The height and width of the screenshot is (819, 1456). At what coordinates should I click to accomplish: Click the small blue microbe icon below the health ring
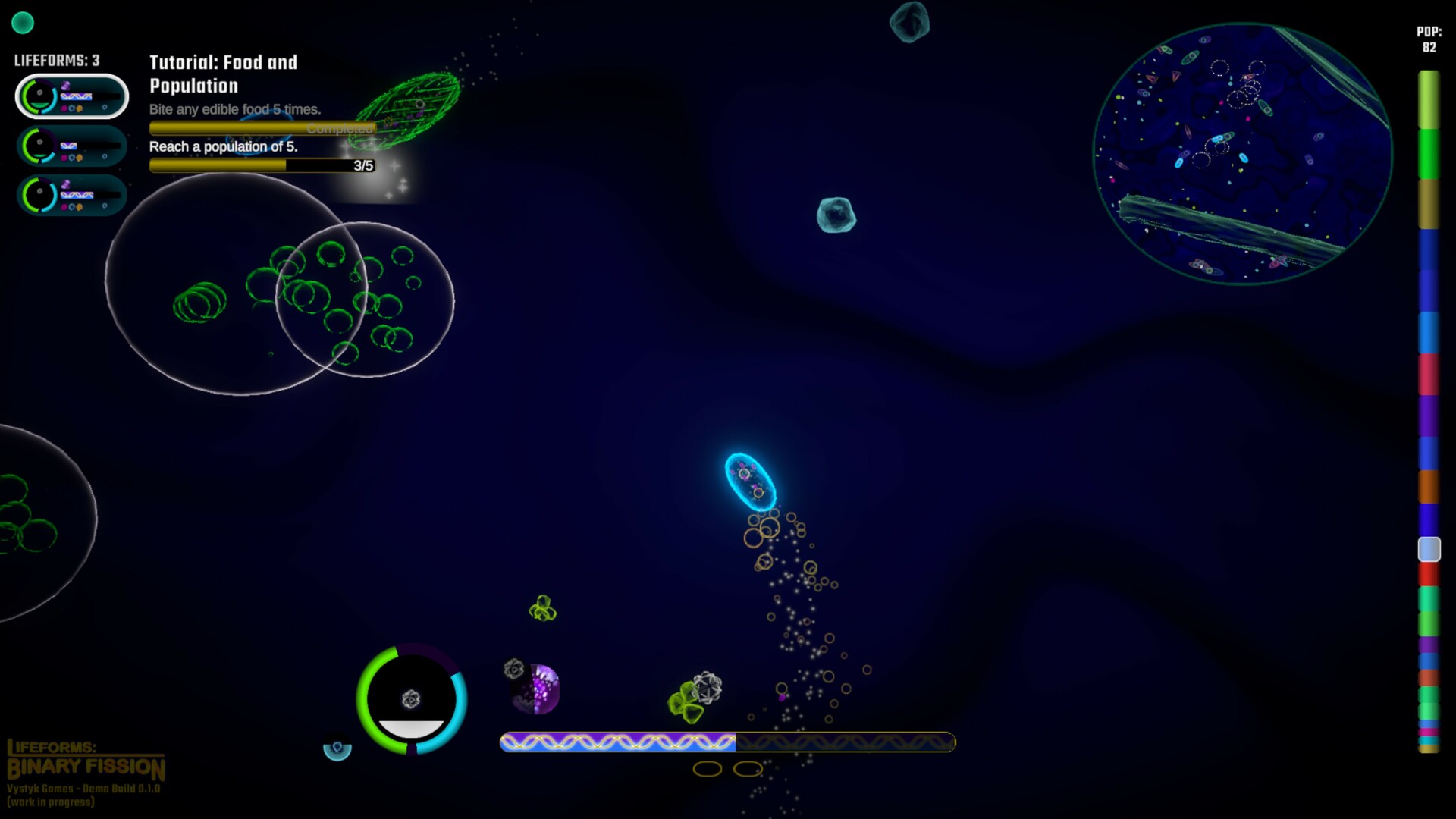click(337, 750)
